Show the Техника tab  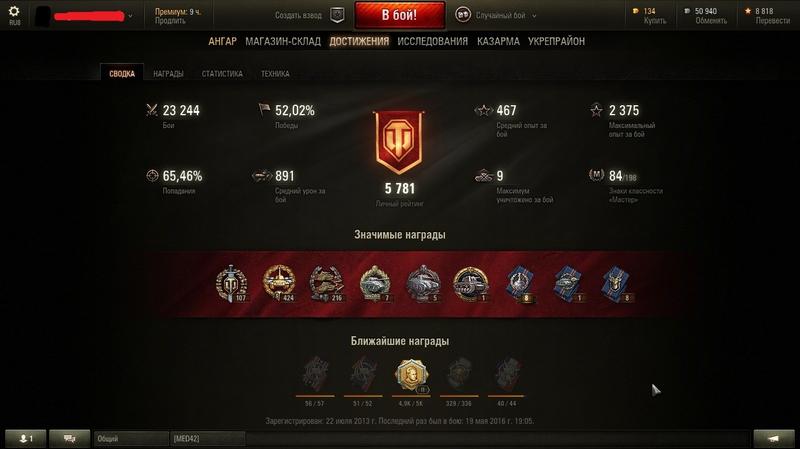275,73
